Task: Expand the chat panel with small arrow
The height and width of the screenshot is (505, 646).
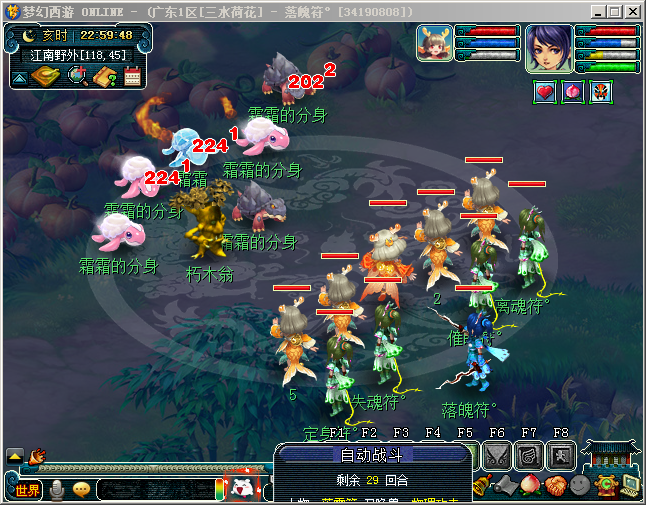Action: [x=14, y=455]
